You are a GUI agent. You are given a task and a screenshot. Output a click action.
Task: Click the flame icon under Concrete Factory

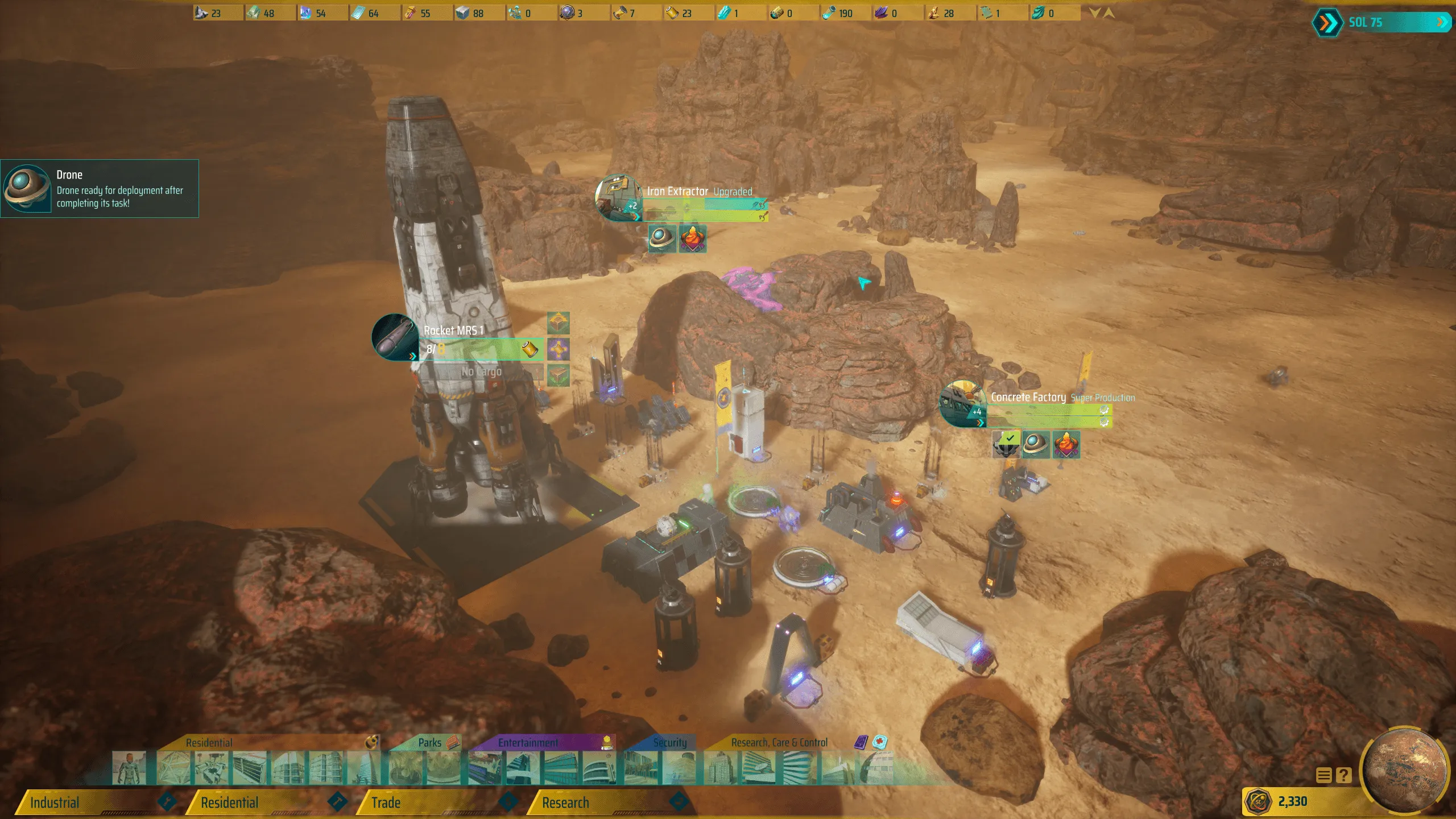1066,444
